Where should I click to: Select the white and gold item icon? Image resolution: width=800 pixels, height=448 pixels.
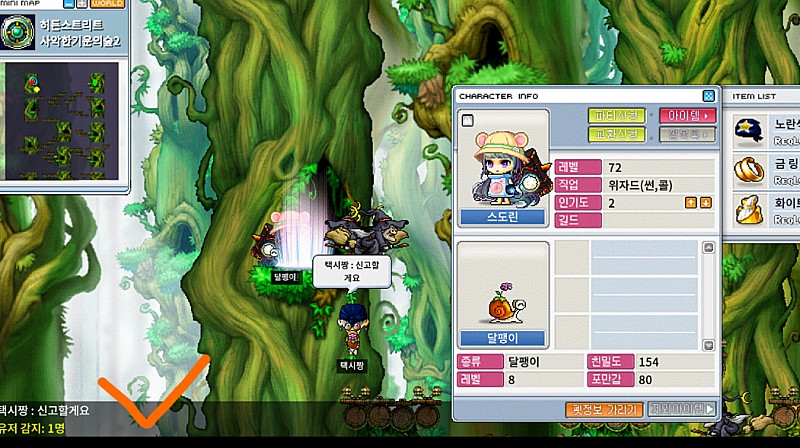tap(747, 207)
